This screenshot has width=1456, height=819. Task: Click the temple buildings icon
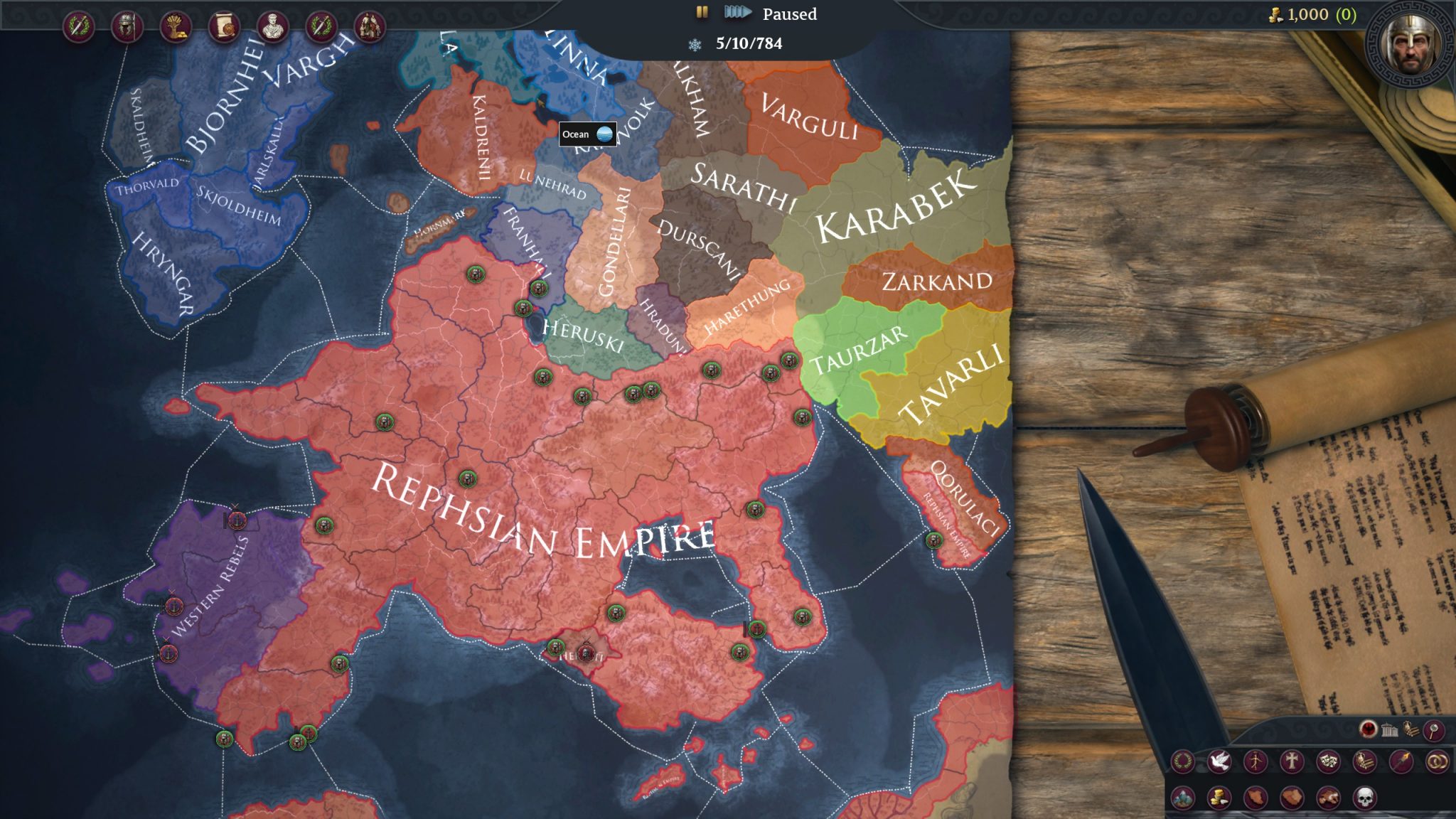pos(1389,729)
